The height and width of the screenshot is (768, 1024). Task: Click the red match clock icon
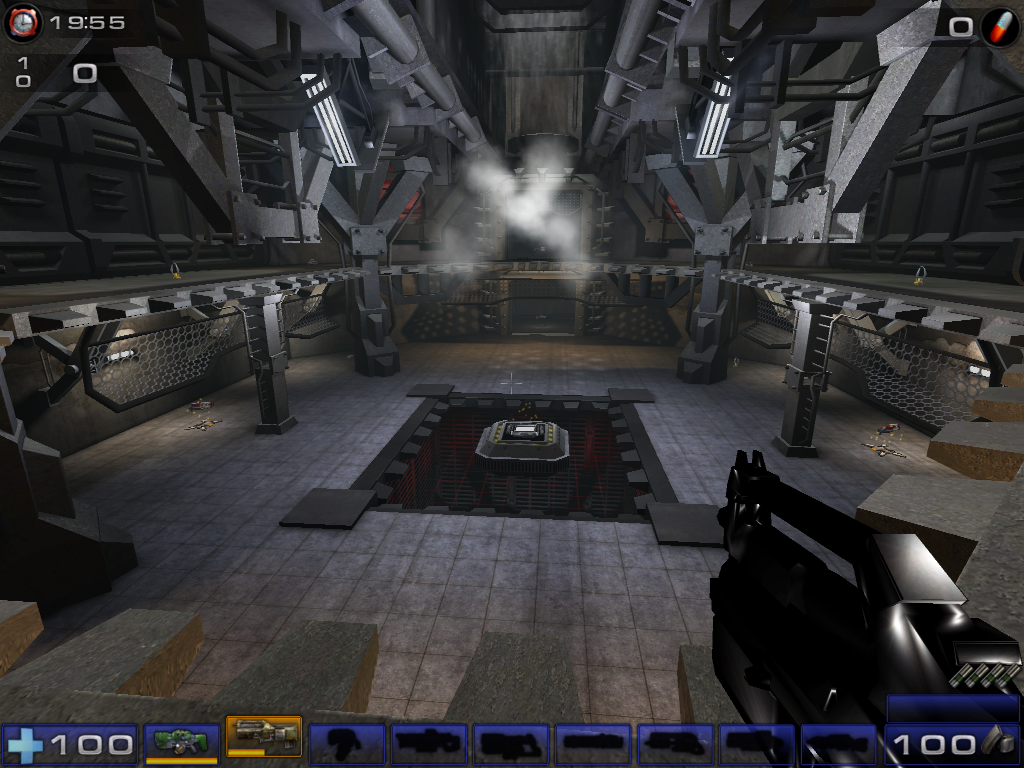[x=22, y=24]
